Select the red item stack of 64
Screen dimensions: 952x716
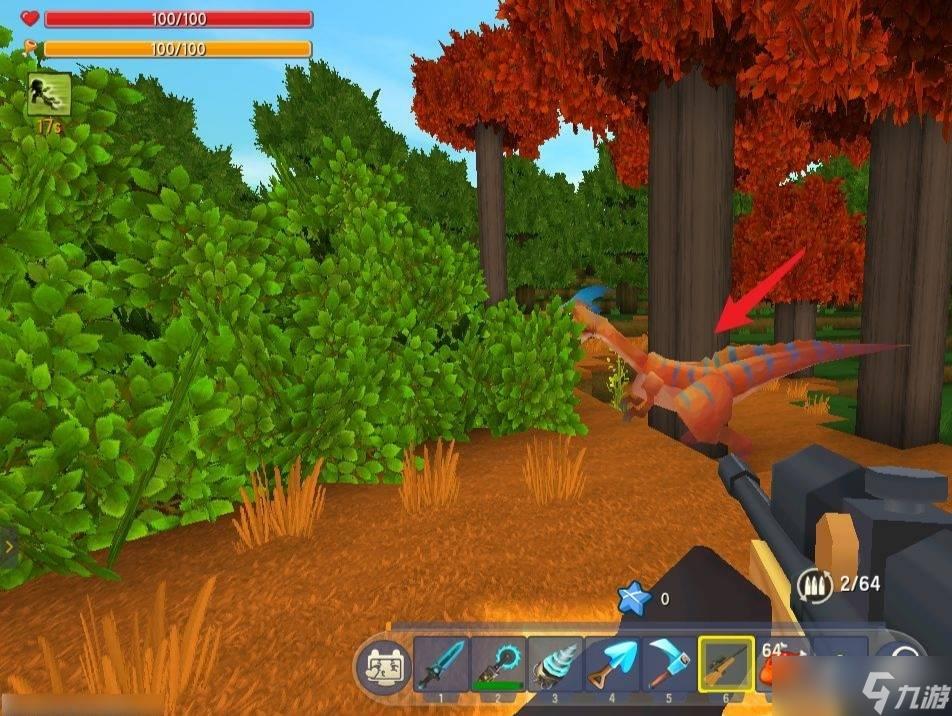(778, 664)
